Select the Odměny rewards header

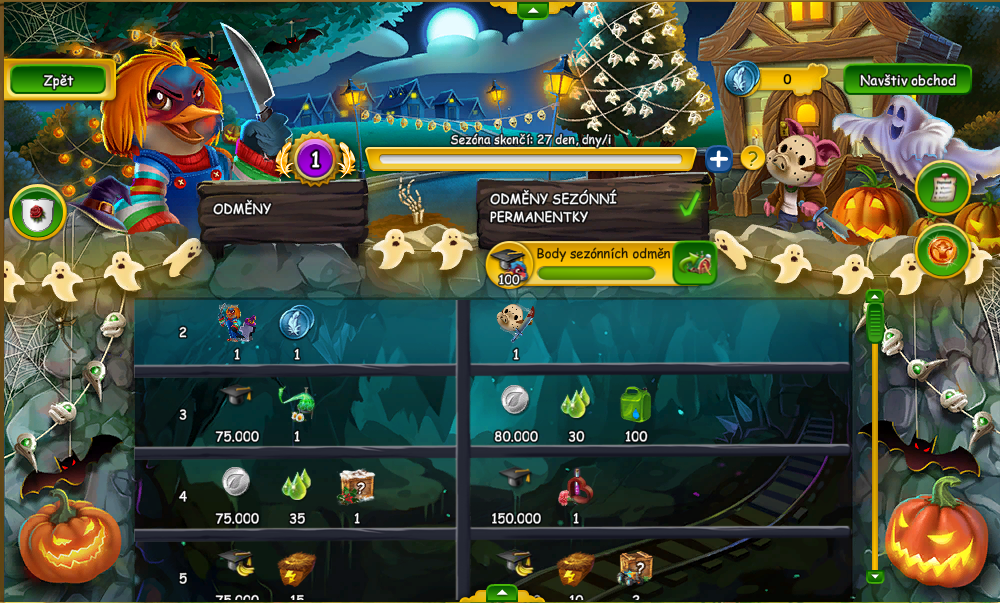pyautogui.click(x=283, y=210)
